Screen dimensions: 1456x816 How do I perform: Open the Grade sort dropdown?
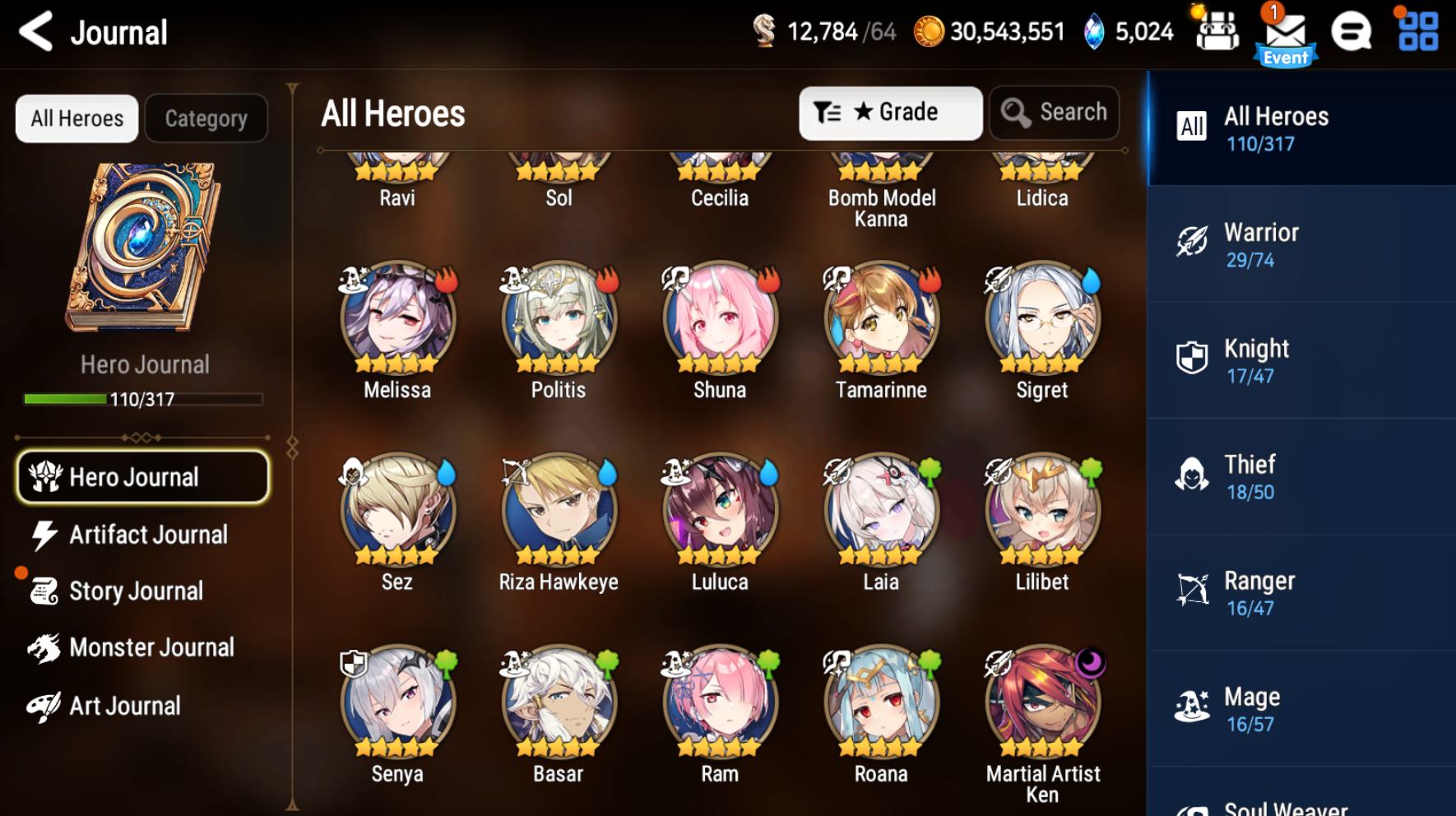(x=890, y=112)
